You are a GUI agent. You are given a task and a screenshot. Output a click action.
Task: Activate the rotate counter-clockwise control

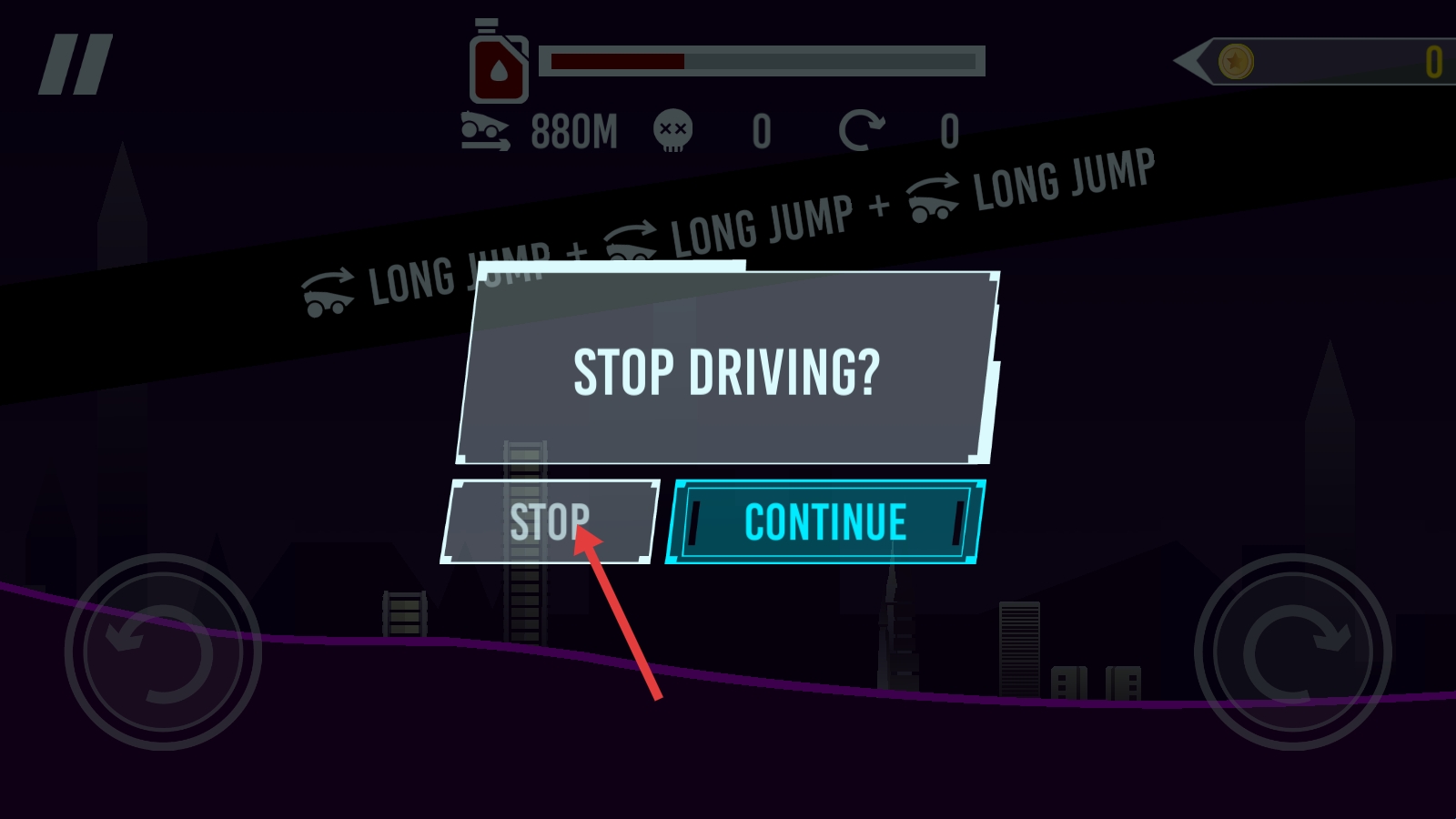(163, 652)
